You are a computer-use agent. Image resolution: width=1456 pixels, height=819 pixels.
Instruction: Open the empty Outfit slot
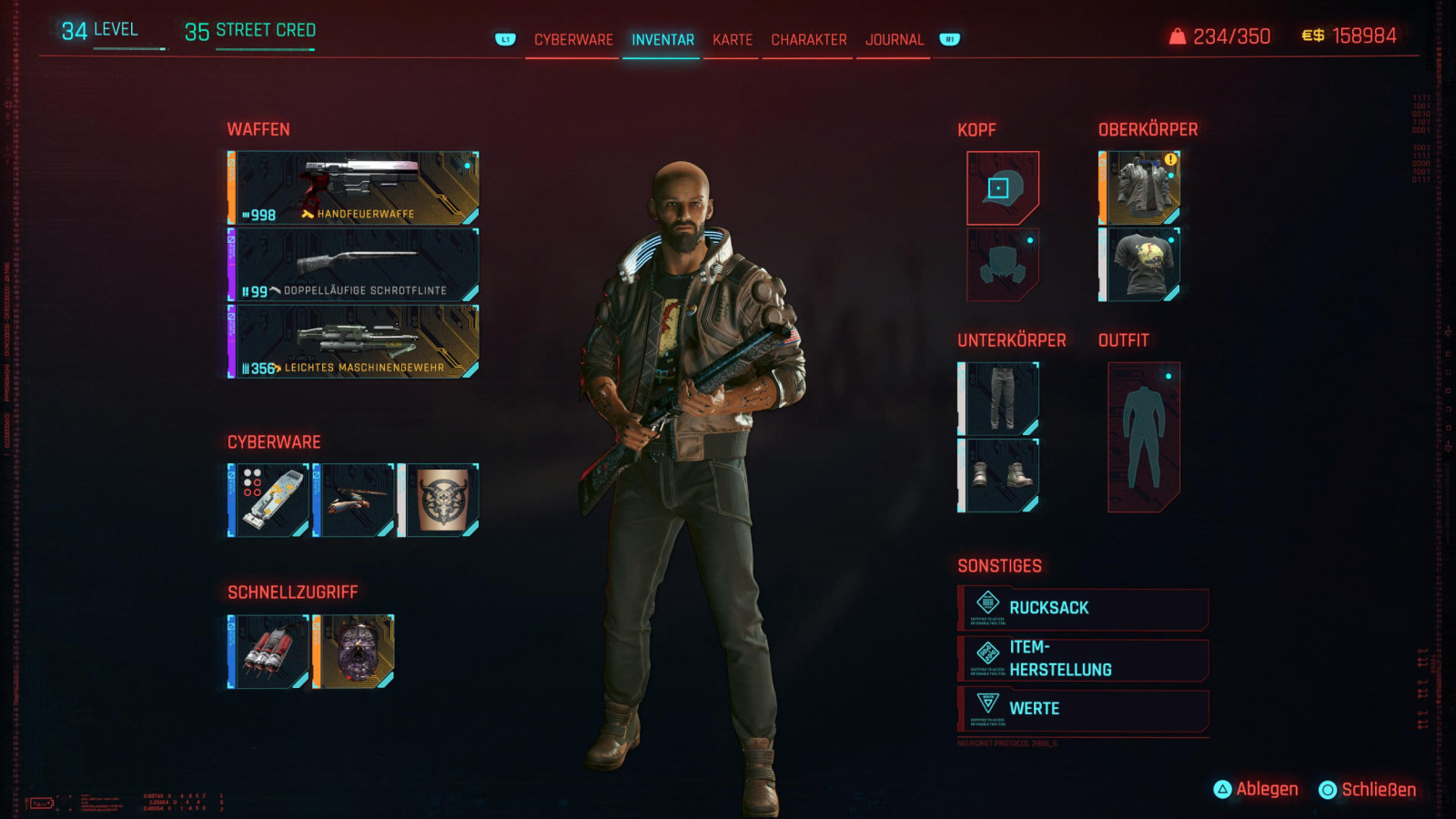pos(1144,437)
